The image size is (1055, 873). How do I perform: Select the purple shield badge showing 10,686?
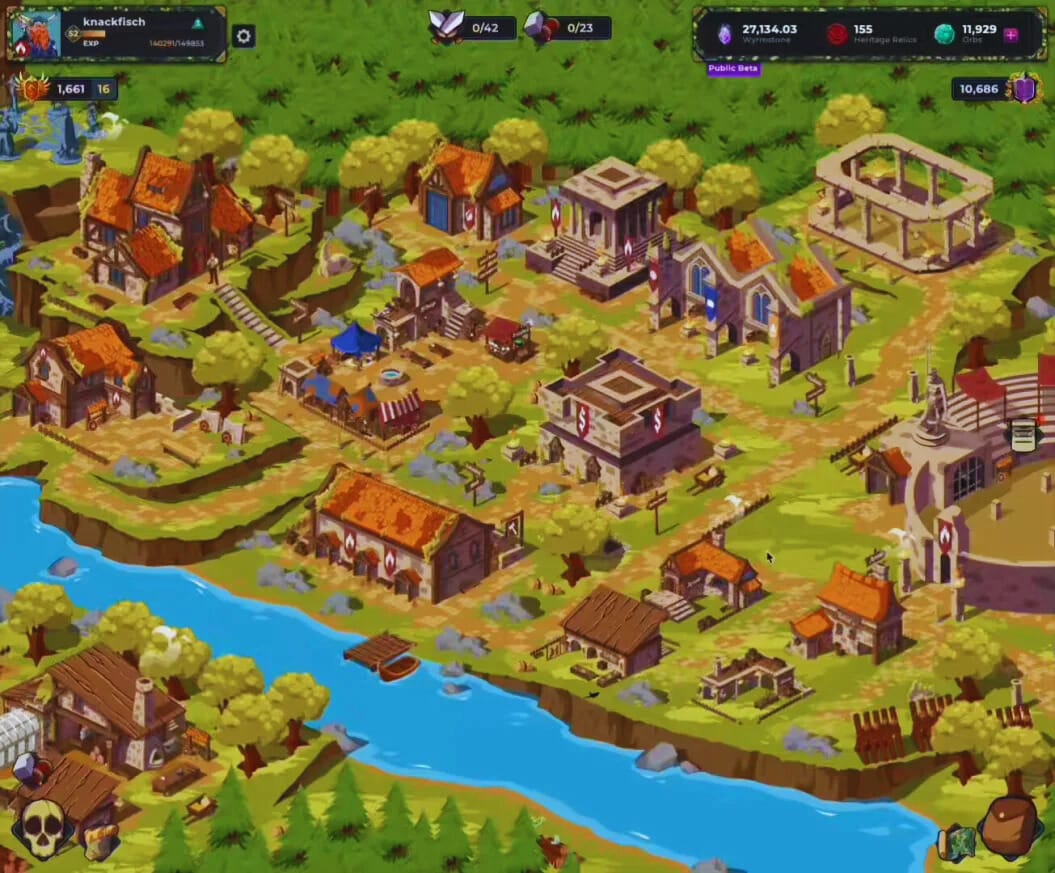coord(1024,89)
